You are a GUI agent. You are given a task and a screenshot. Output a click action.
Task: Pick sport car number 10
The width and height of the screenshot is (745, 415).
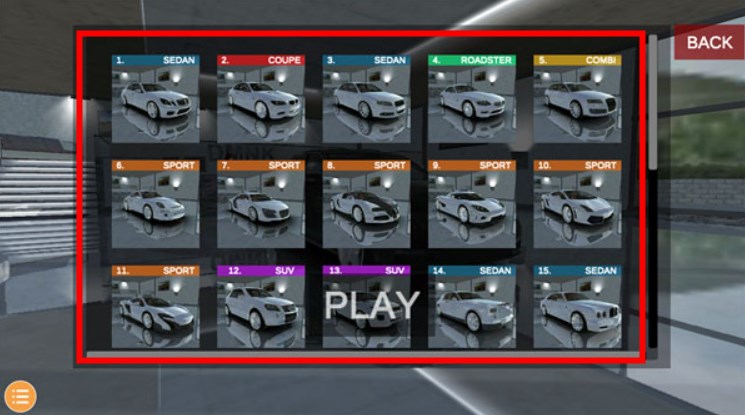tap(577, 204)
